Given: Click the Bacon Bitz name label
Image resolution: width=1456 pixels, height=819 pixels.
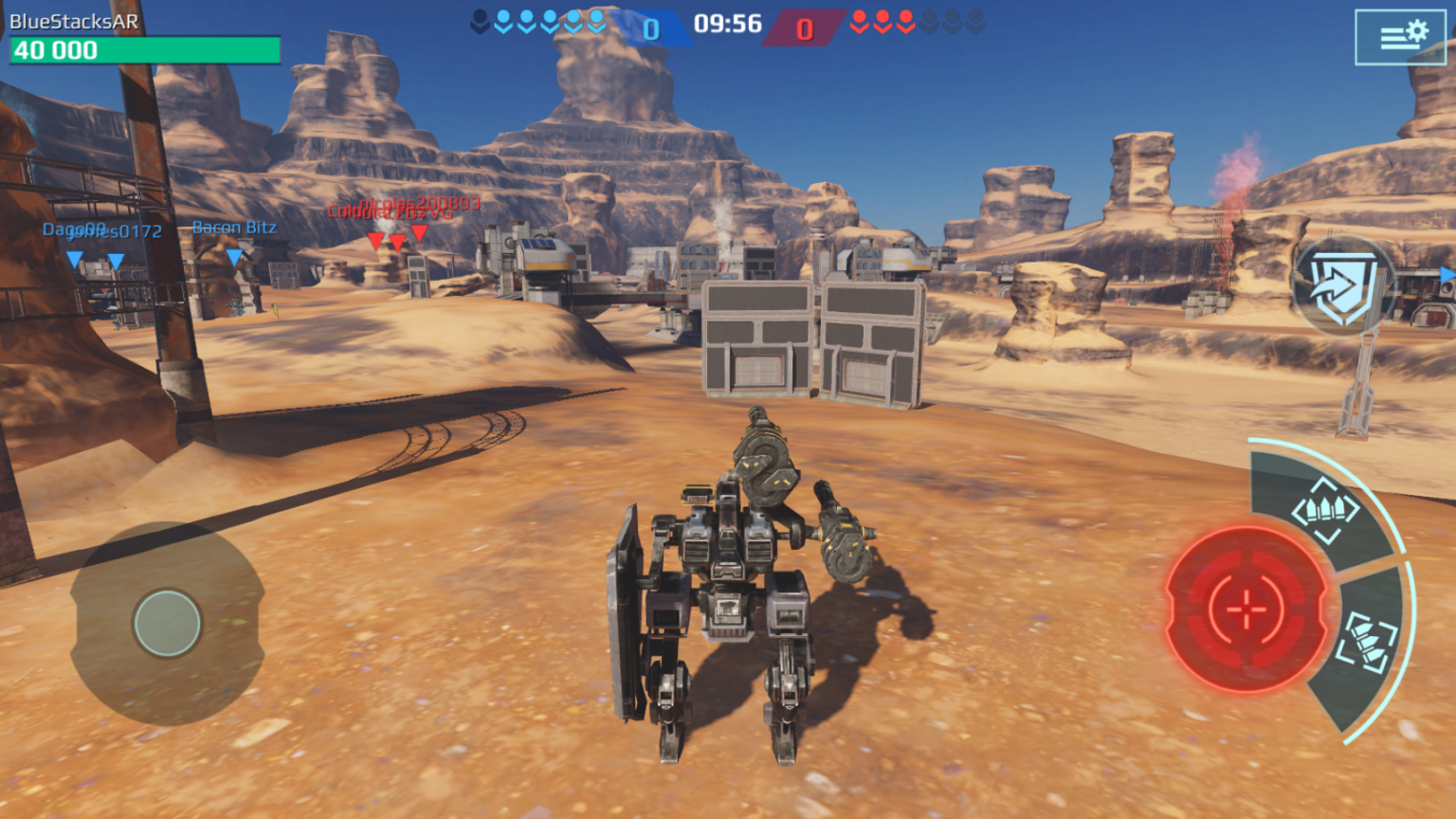Looking at the screenshot, I should 232,227.
